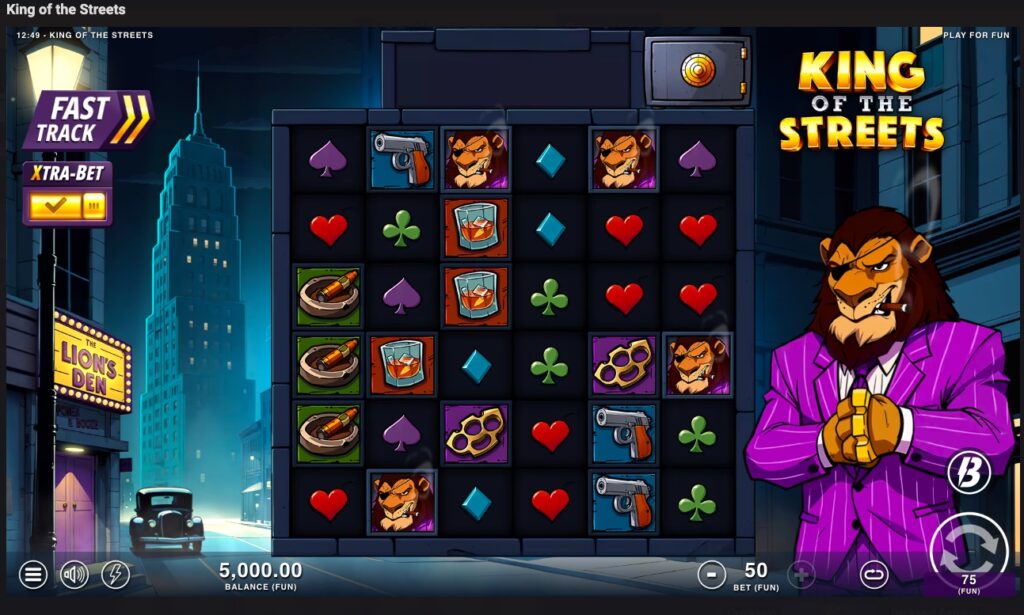The height and width of the screenshot is (615, 1024).
Task: Enable turbo mode with the lightning bolt icon
Action: (x=116, y=574)
